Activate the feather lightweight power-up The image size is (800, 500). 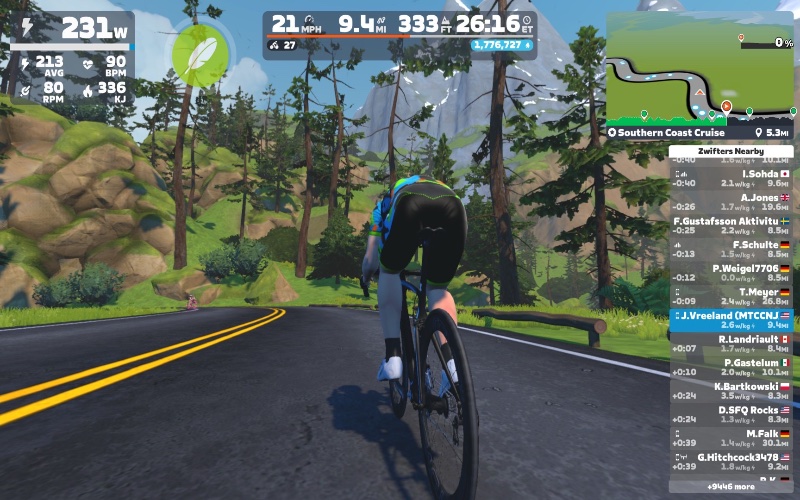point(199,56)
